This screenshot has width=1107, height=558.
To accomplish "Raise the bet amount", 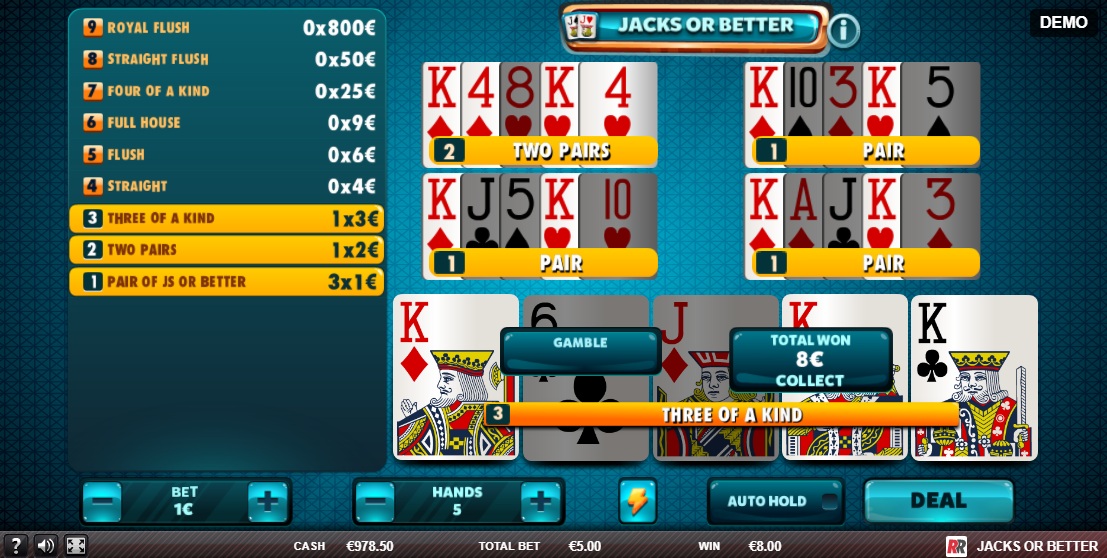I will tap(267, 500).
